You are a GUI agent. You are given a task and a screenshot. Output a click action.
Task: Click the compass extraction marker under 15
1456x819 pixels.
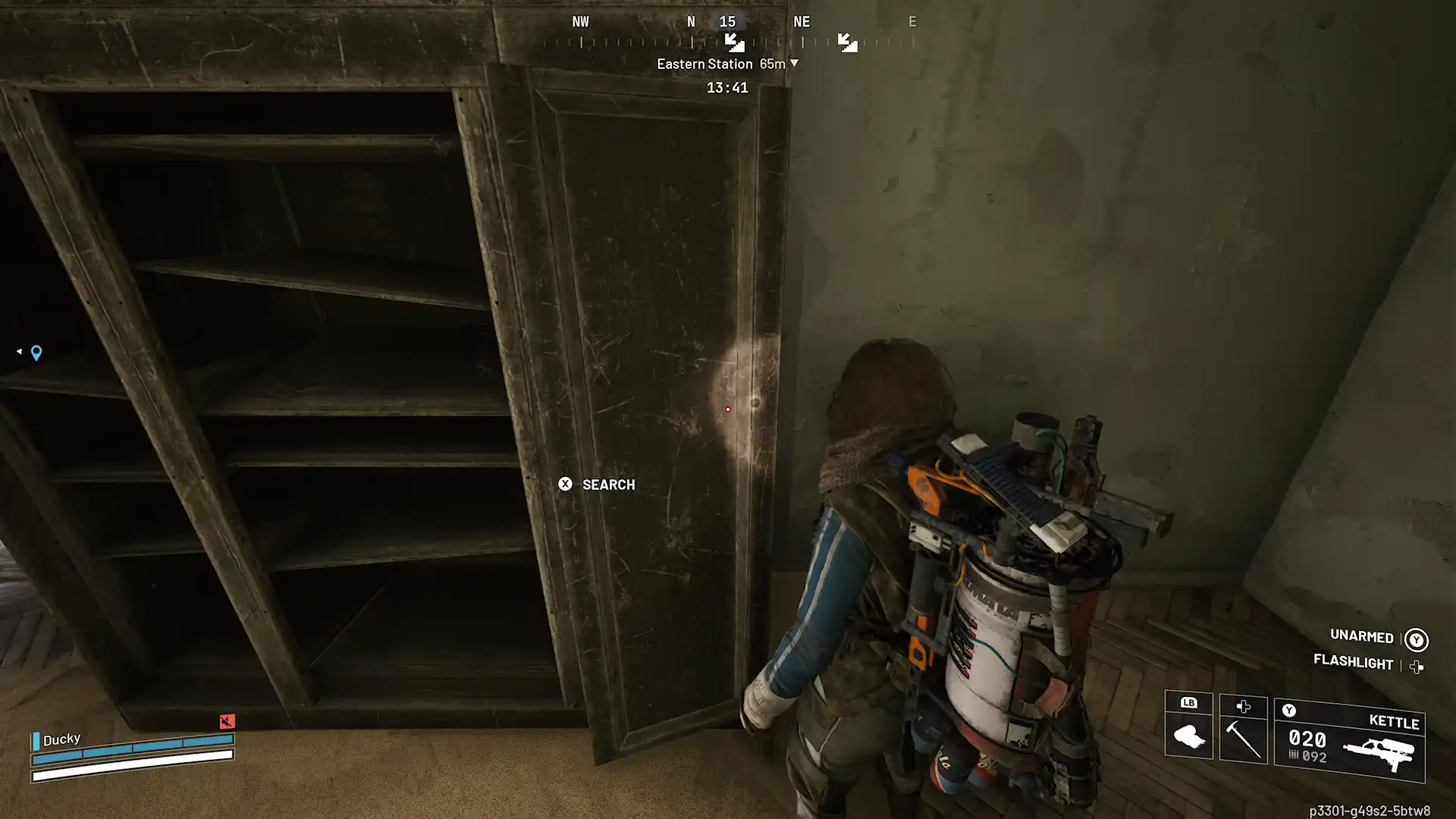pos(734,42)
